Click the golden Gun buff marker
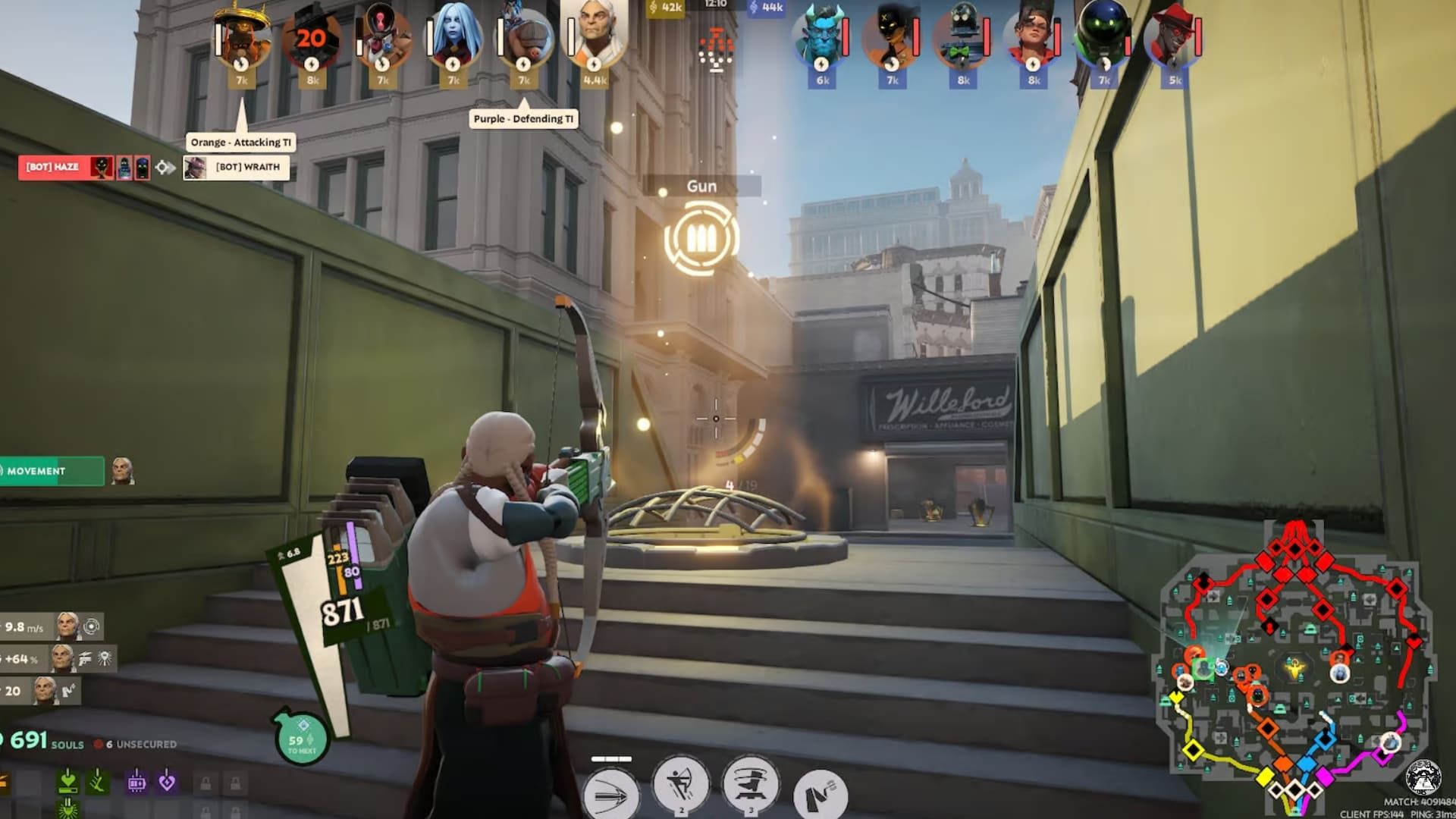This screenshot has width=1456, height=819. coord(701,238)
